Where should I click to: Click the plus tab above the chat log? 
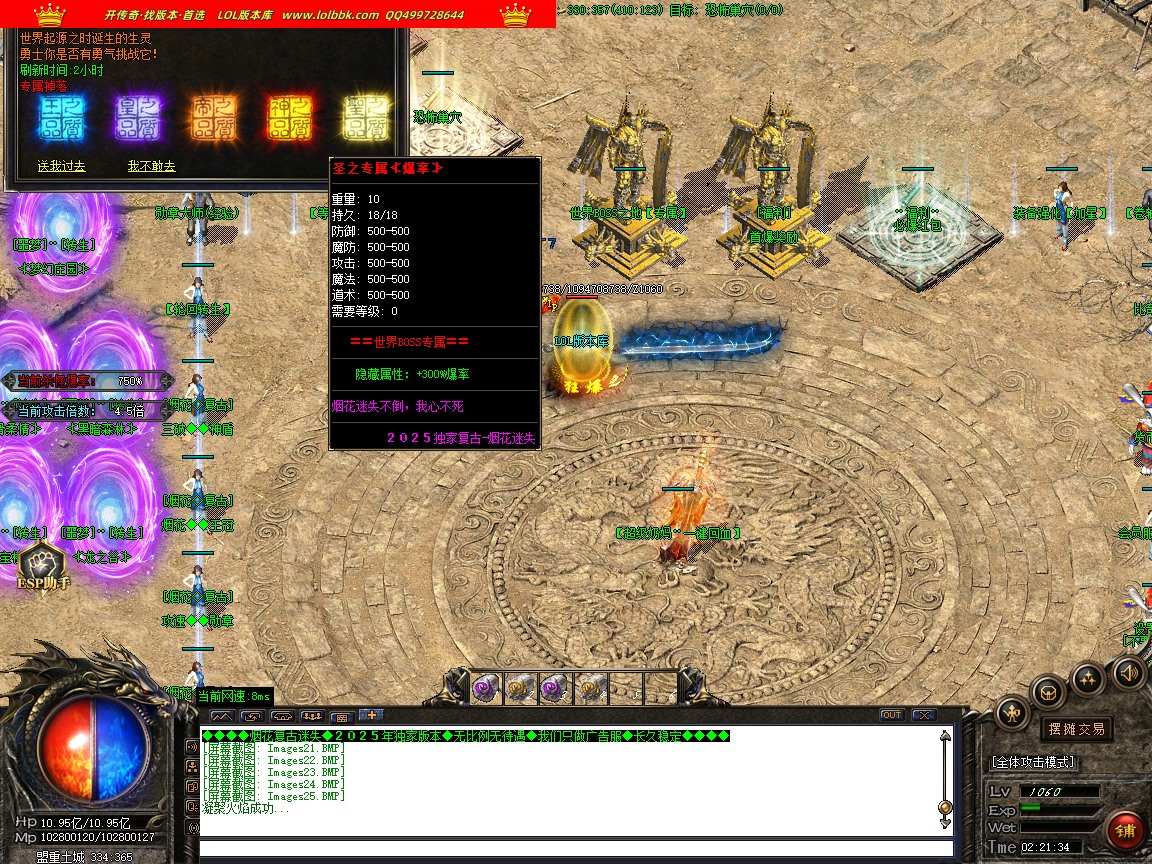tap(370, 715)
